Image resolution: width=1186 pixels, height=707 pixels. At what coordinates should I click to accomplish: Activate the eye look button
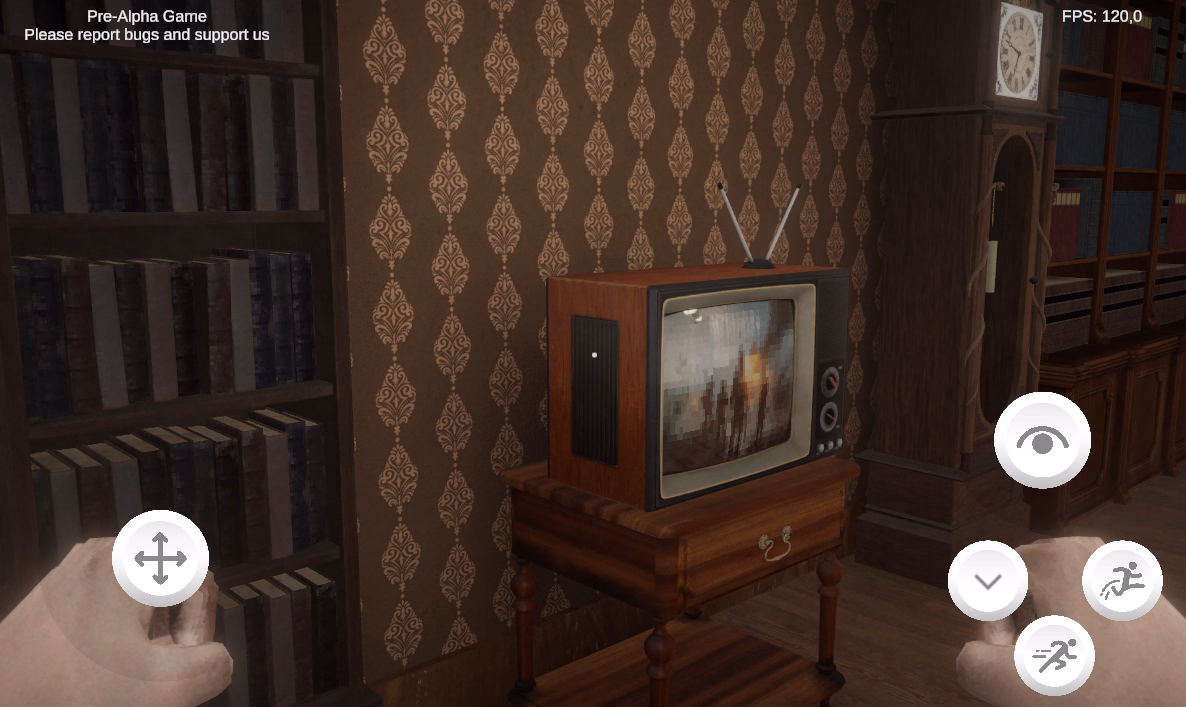tap(1042, 440)
